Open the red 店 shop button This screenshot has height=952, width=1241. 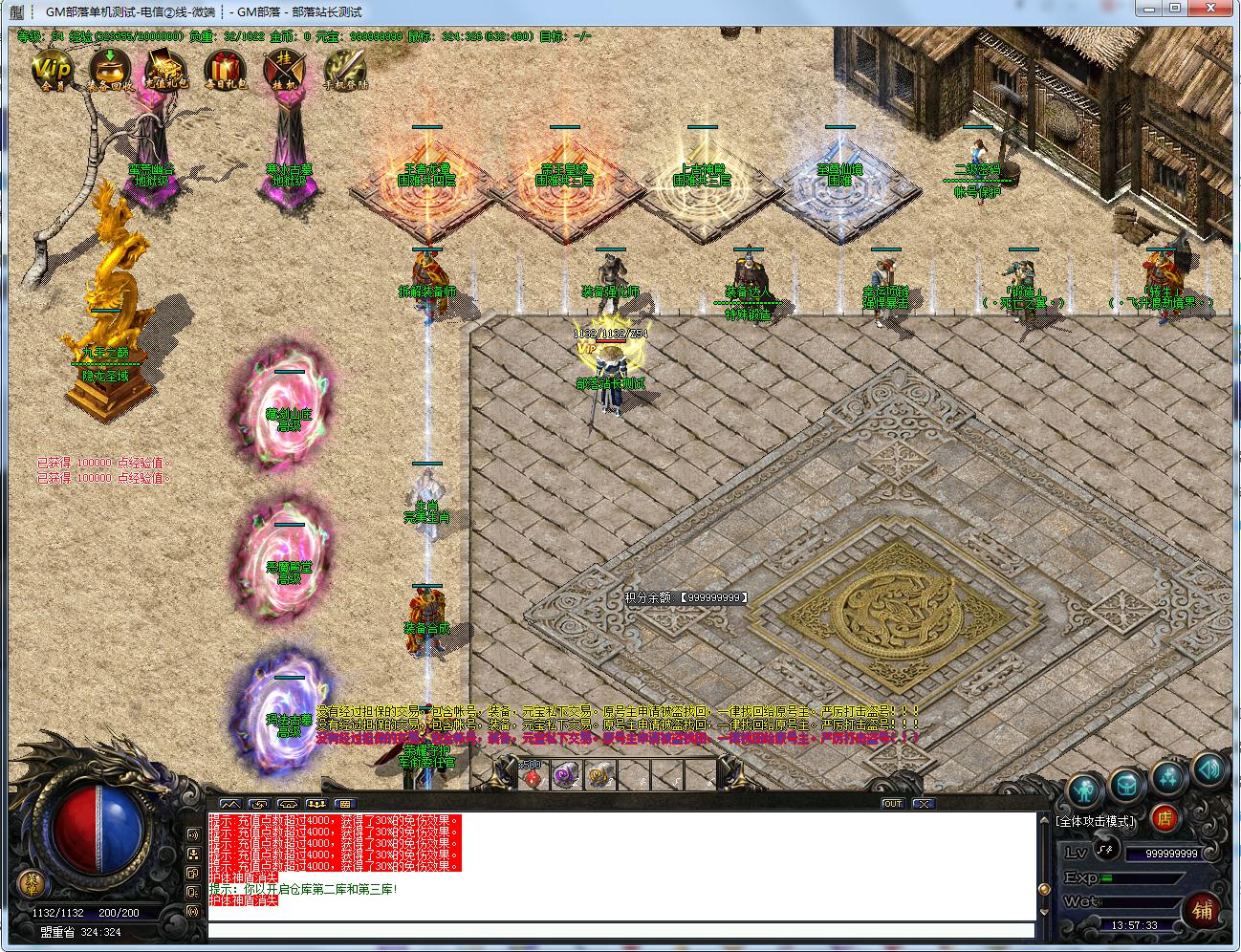(1164, 818)
